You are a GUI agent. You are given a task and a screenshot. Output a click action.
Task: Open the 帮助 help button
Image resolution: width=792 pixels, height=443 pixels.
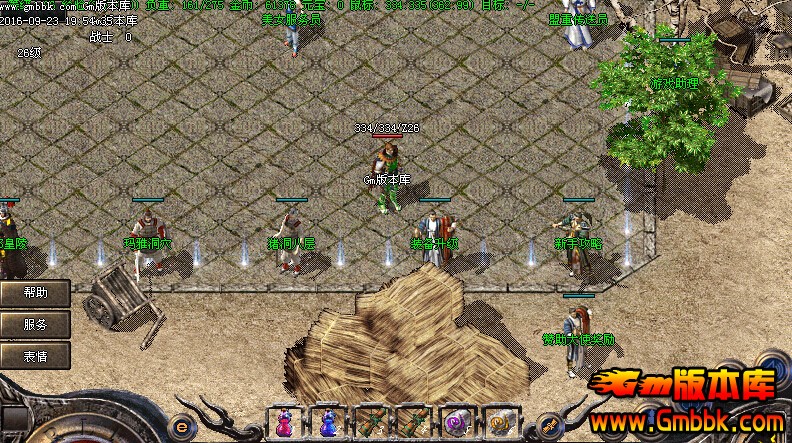coord(34,293)
